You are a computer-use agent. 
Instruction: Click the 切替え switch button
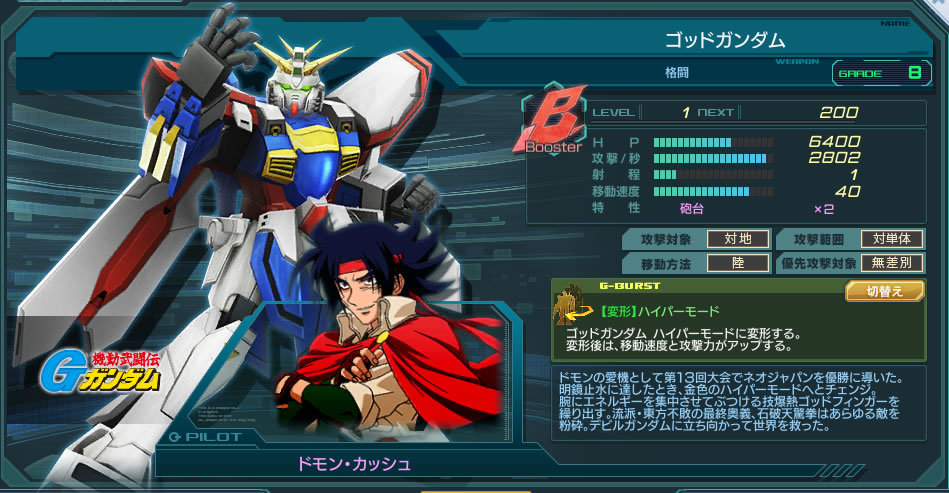883,291
